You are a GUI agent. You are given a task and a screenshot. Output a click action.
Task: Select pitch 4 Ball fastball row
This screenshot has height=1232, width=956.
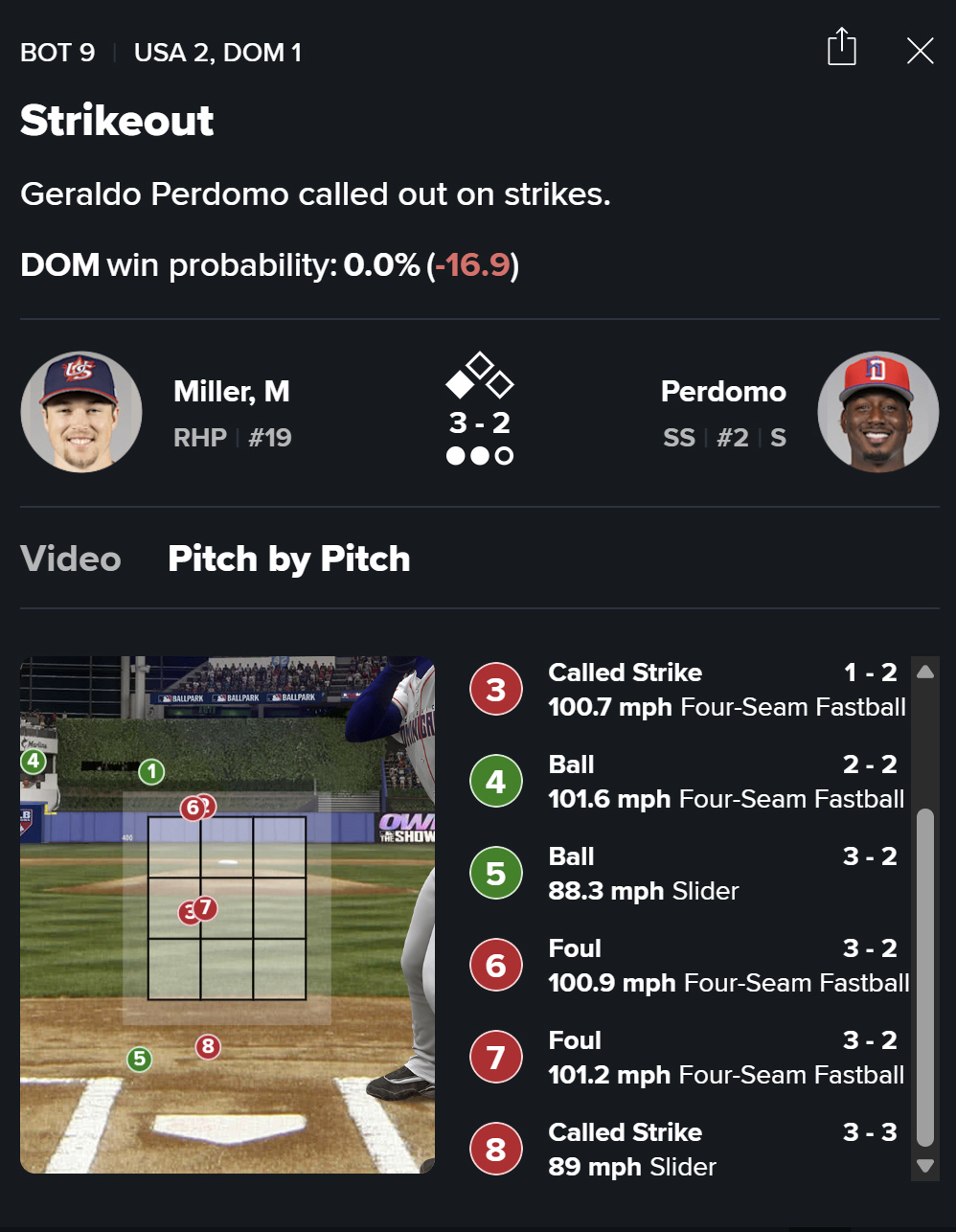[688, 782]
